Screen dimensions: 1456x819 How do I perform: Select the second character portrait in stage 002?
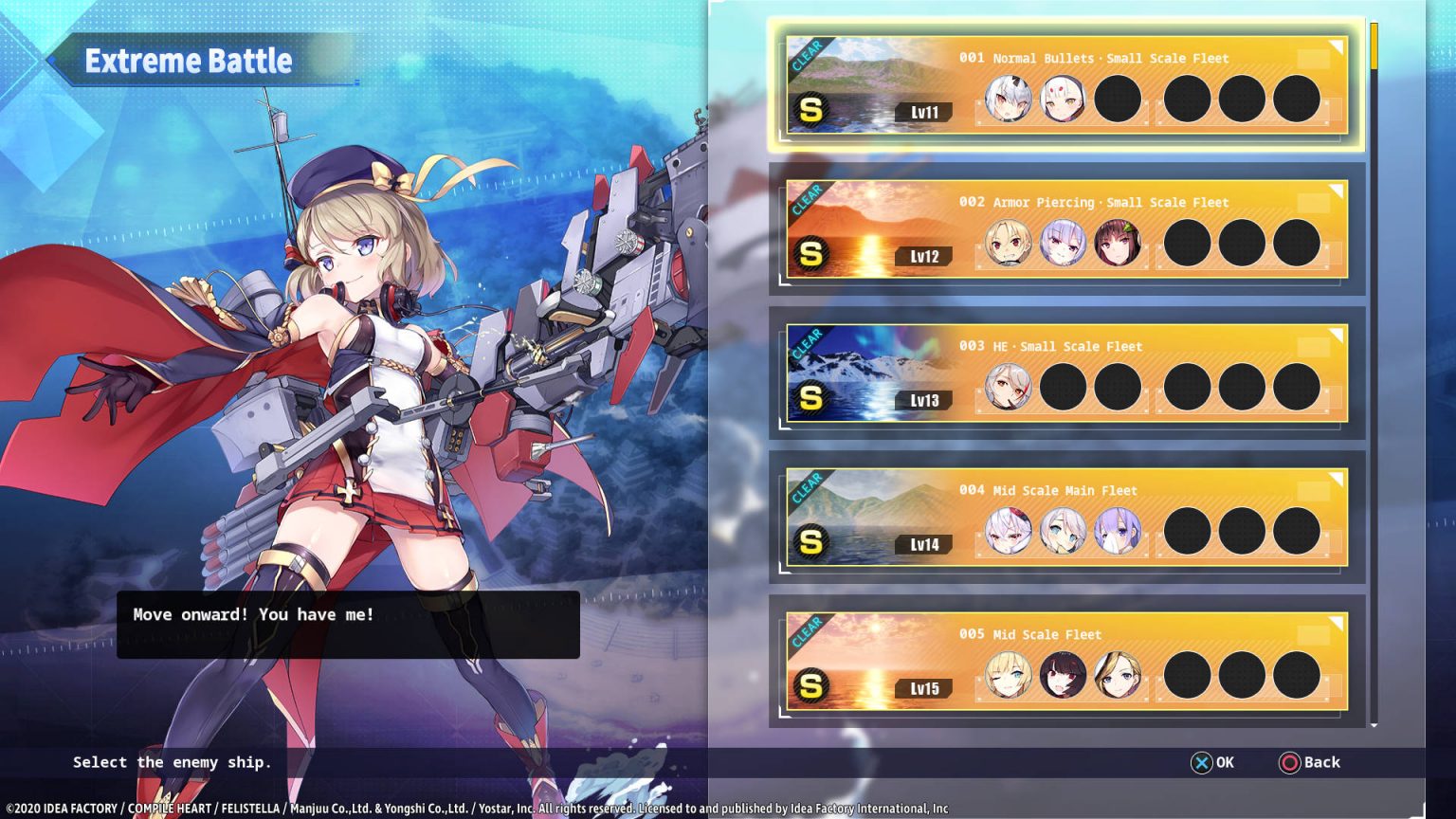pyautogui.click(x=1063, y=243)
